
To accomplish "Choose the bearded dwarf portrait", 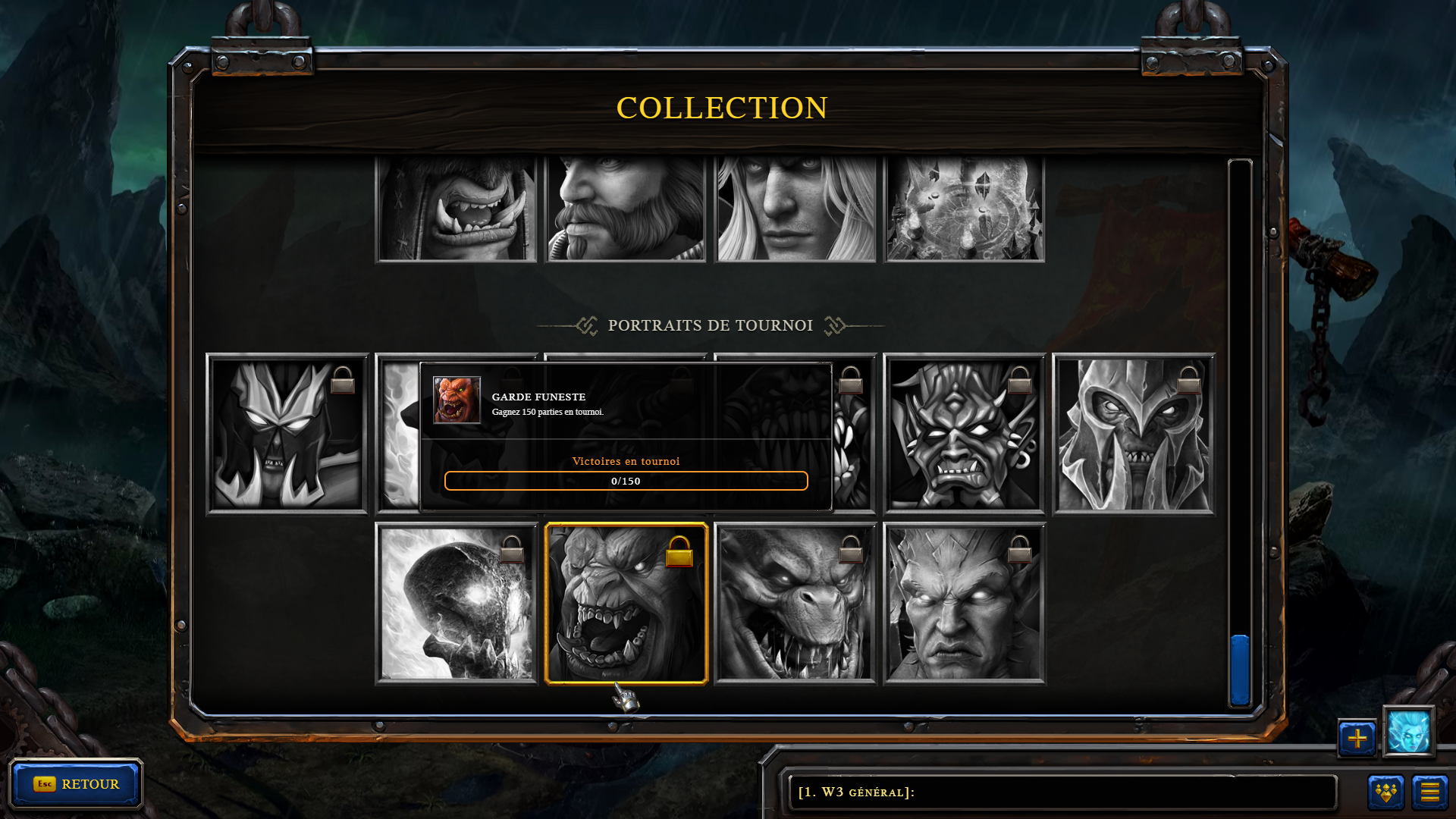I will point(626,209).
